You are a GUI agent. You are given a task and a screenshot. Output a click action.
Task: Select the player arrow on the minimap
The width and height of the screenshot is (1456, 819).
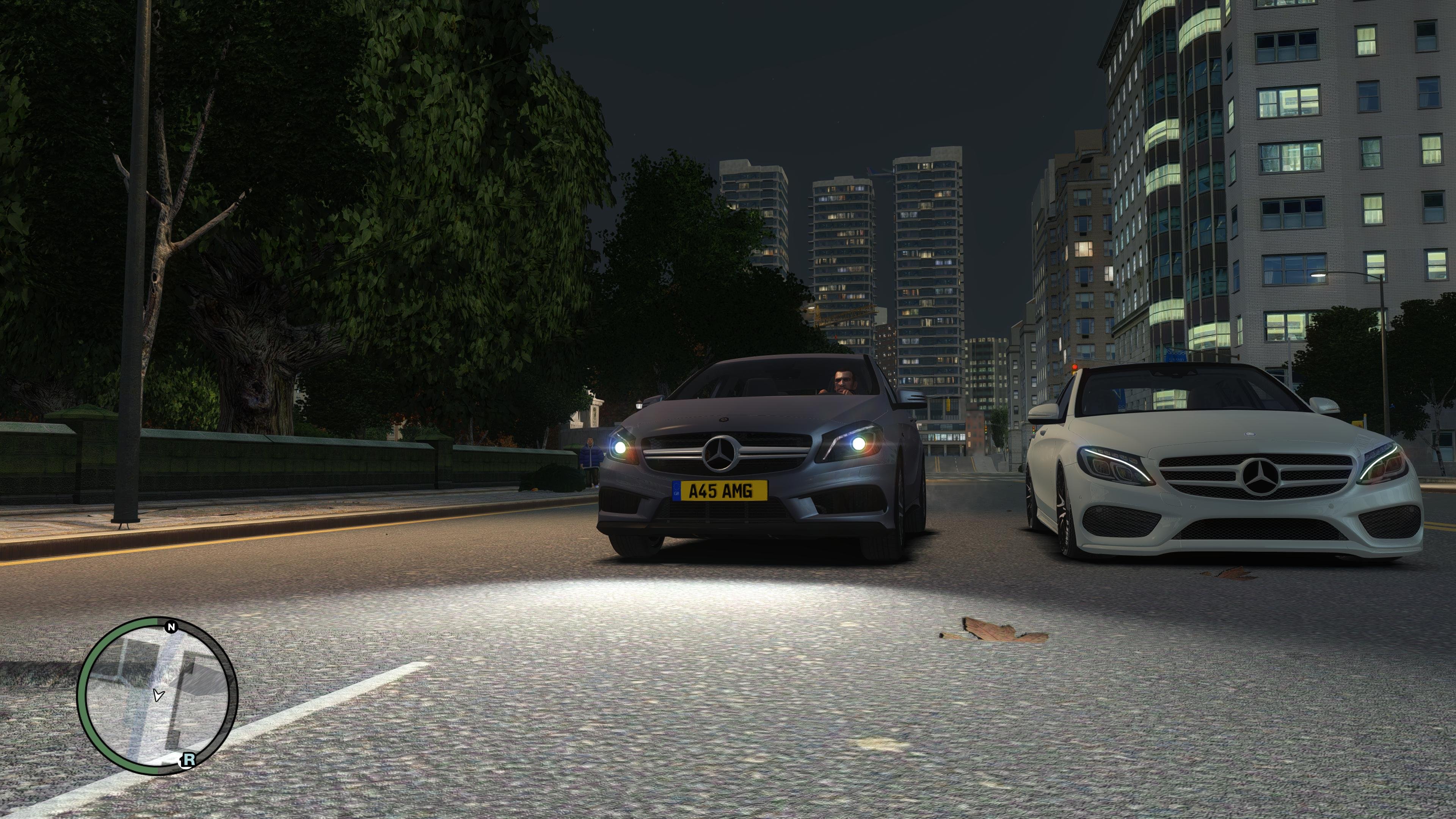(x=158, y=695)
